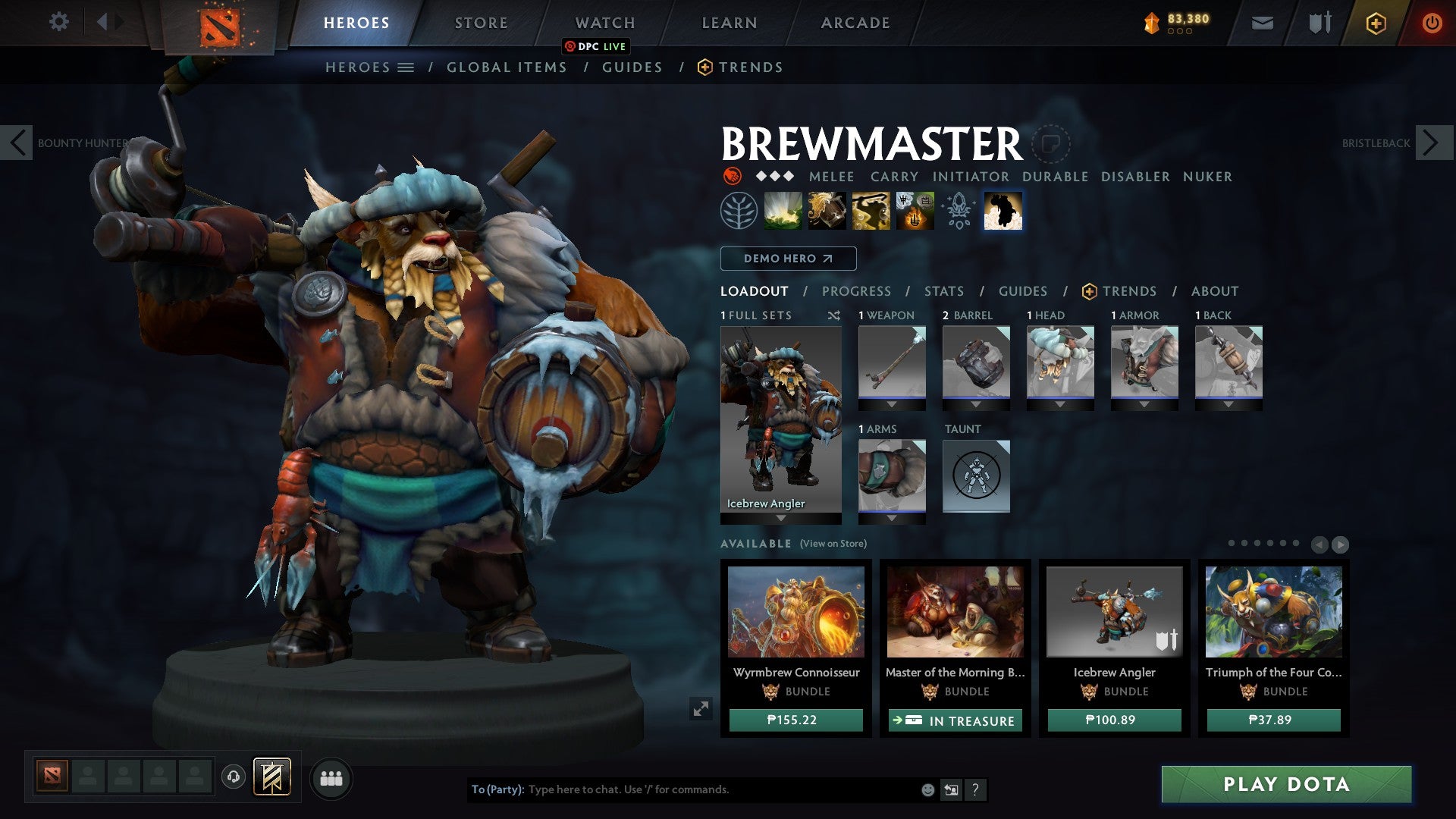The height and width of the screenshot is (819, 1456).
Task: Expand the Weapon slot dropdown arrow
Action: (x=892, y=404)
